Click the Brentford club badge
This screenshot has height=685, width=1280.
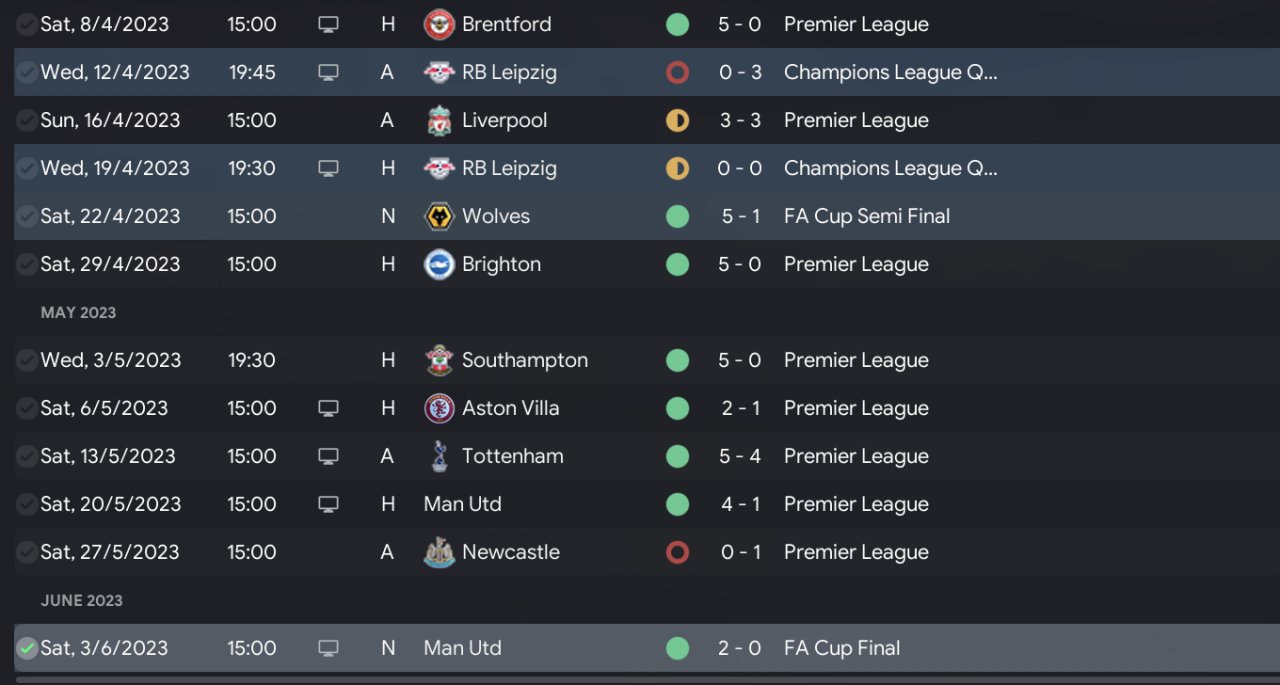coord(439,24)
